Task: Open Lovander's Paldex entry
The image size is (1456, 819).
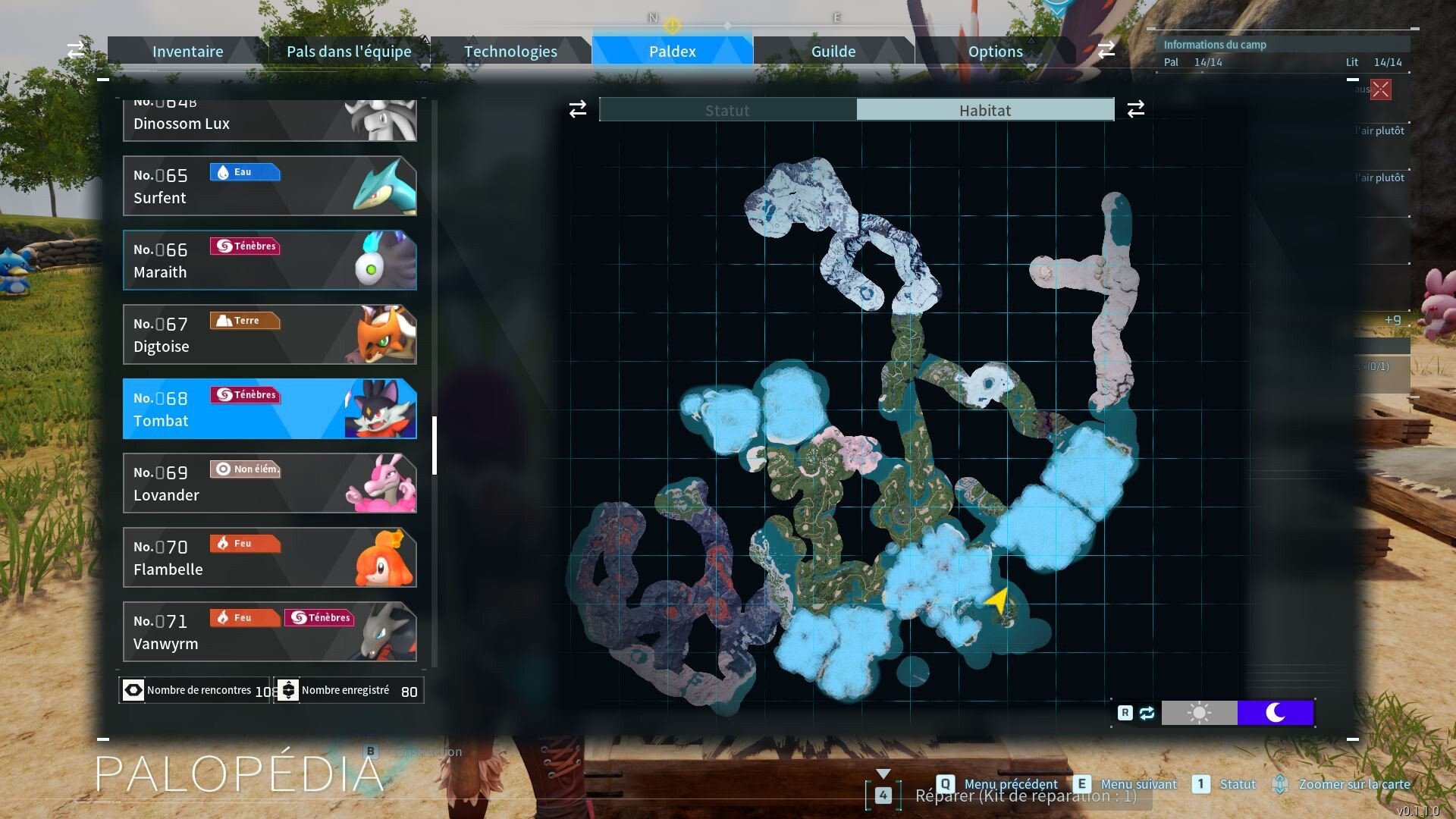Action: pos(269,483)
